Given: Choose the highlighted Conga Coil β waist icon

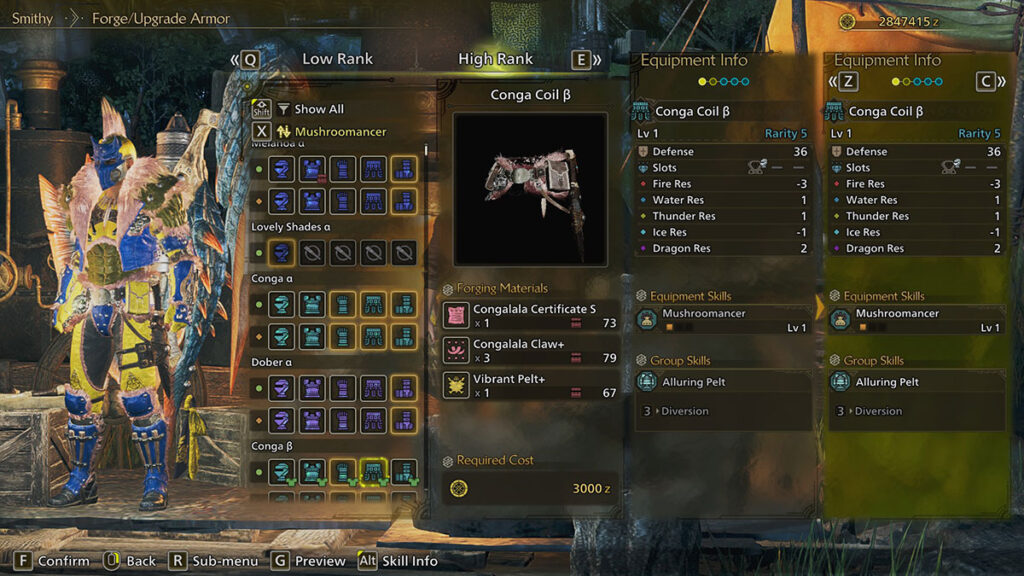Looking at the screenshot, I should (374, 472).
